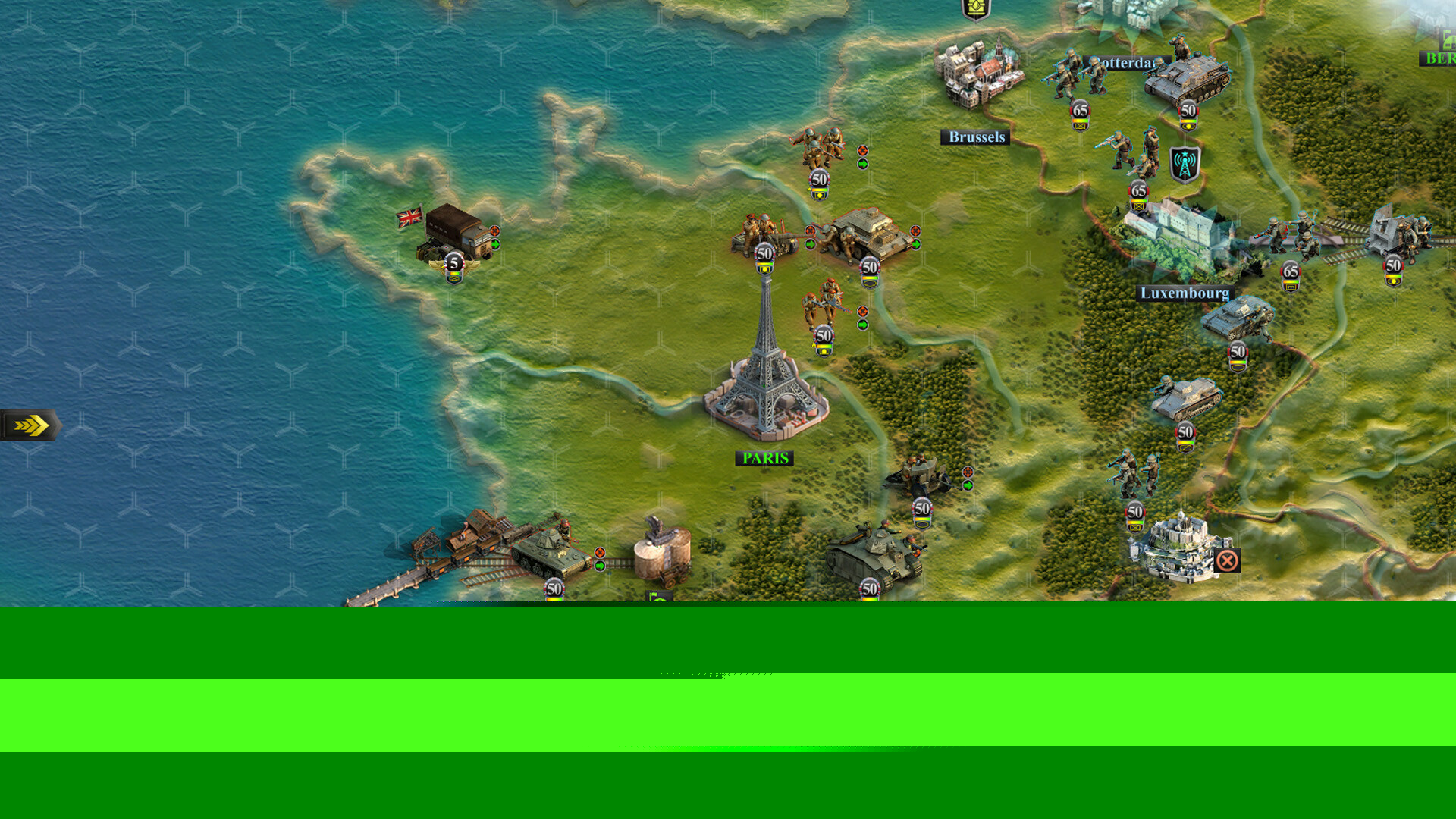
Task: Select the PARIS city label
Action: [x=764, y=458]
